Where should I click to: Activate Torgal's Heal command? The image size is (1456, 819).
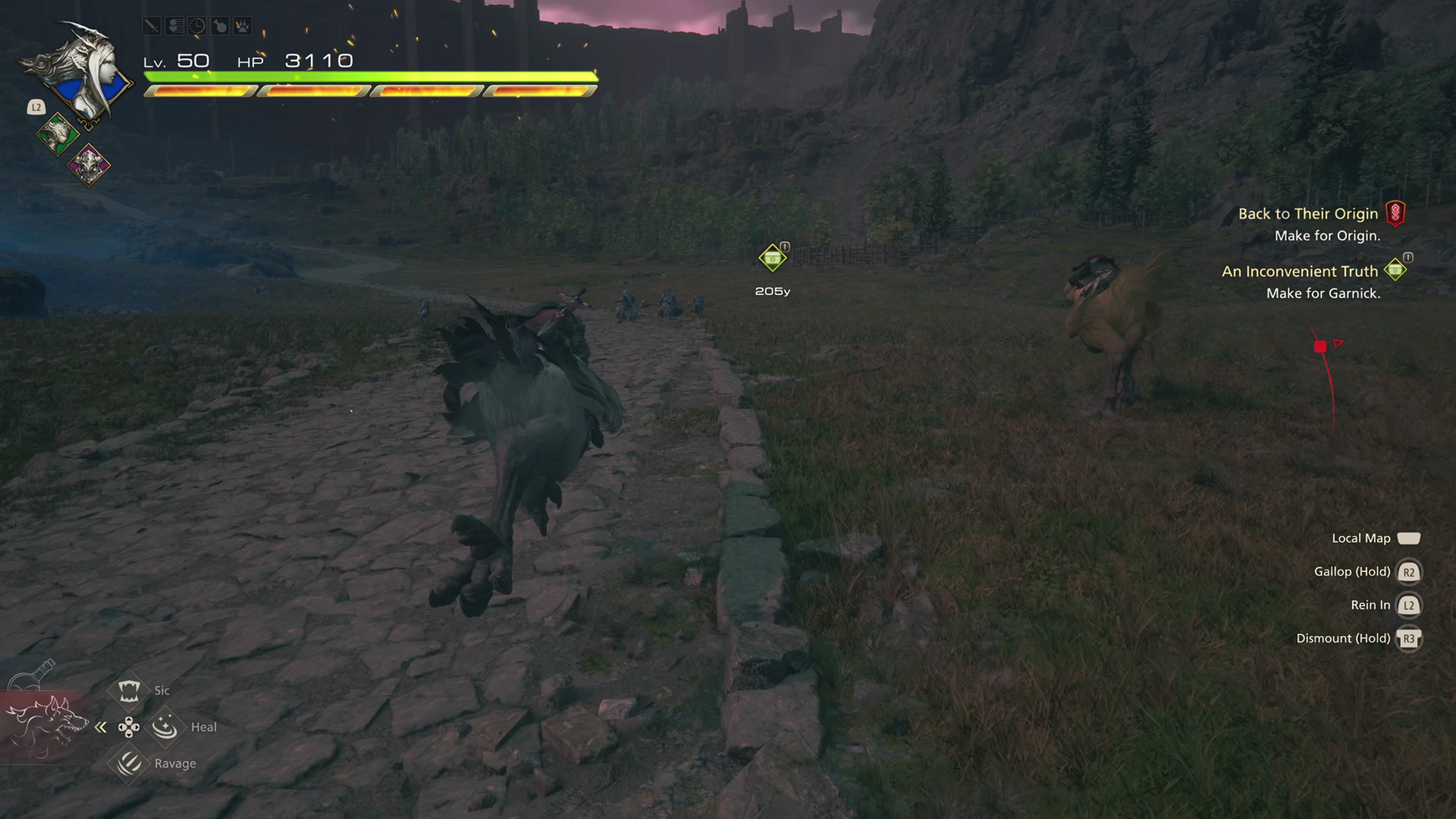pyautogui.click(x=165, y=727)
